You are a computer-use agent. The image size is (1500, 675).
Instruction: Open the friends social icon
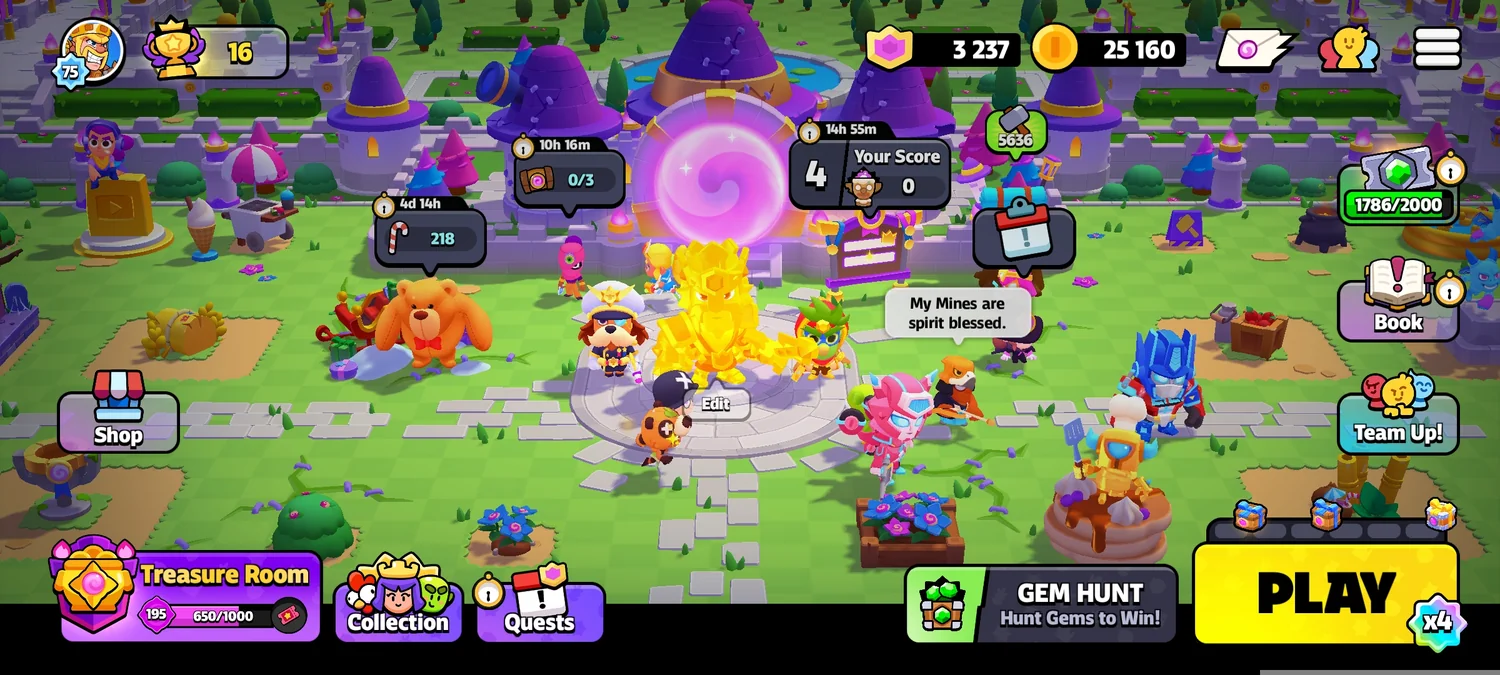click(1348, 48)
